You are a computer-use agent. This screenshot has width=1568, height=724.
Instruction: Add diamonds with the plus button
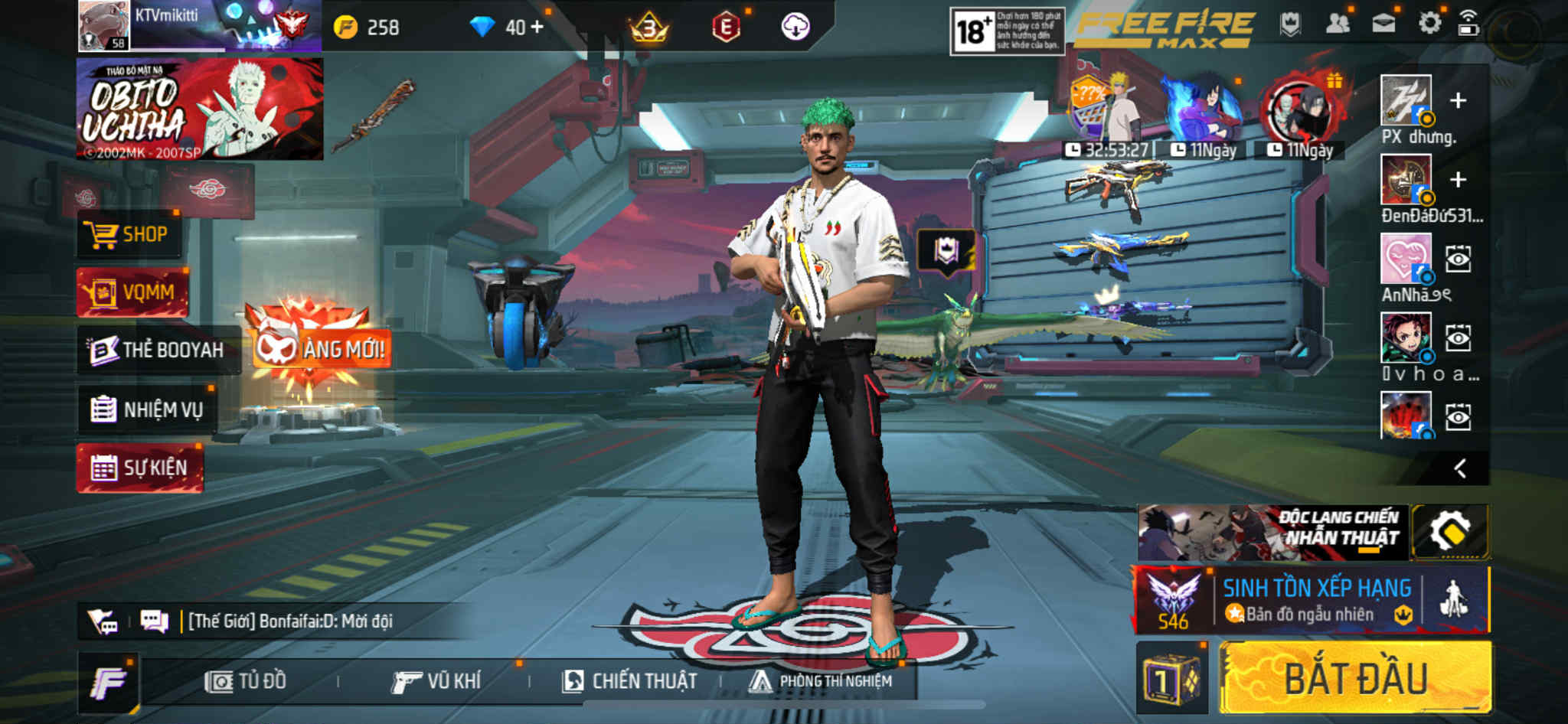(x=537, y=28)
